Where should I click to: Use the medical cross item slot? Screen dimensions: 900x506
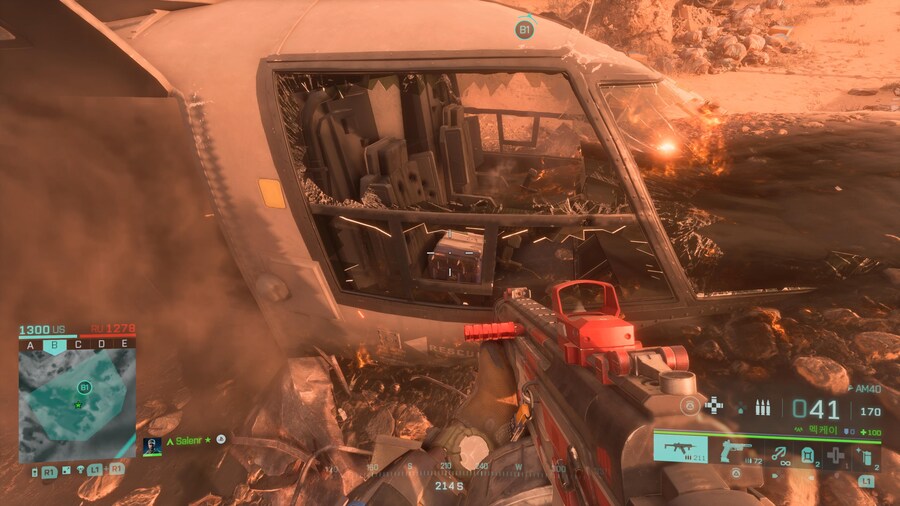(x=837, y=455)
